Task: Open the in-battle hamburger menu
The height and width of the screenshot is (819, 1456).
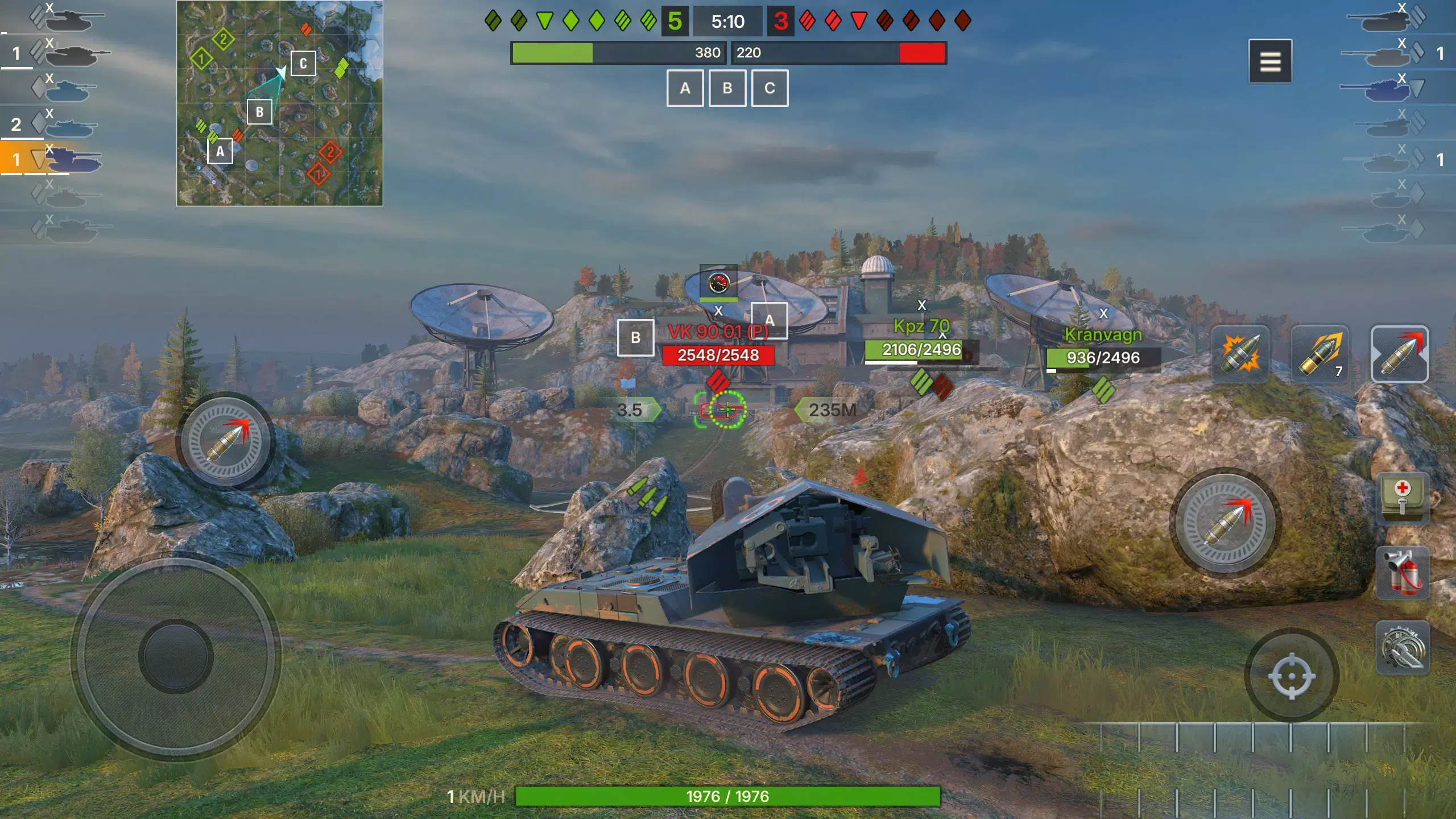Action: [x=1272, y=61]
